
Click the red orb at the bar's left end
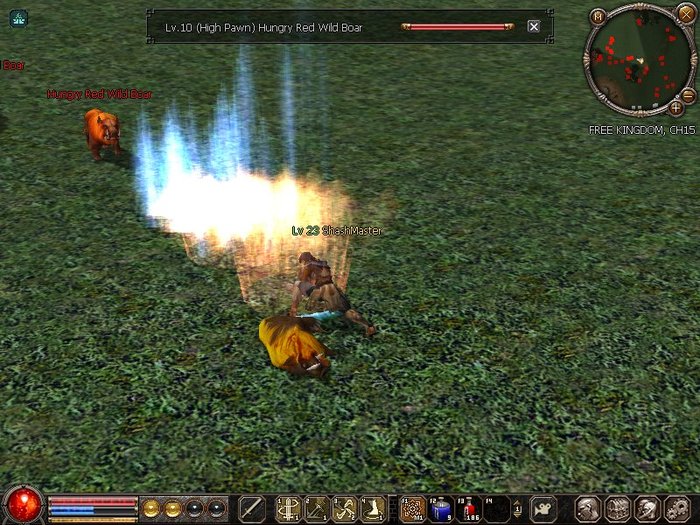[22, 505]
